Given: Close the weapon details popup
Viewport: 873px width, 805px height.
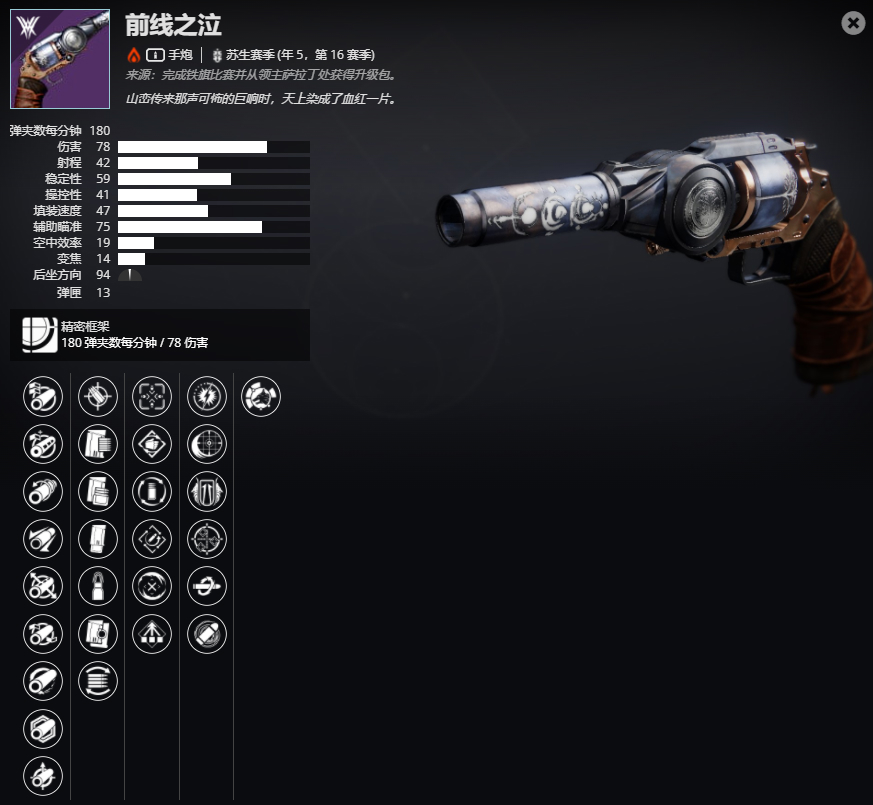Looking at the screenshot, I should [853, 23].
